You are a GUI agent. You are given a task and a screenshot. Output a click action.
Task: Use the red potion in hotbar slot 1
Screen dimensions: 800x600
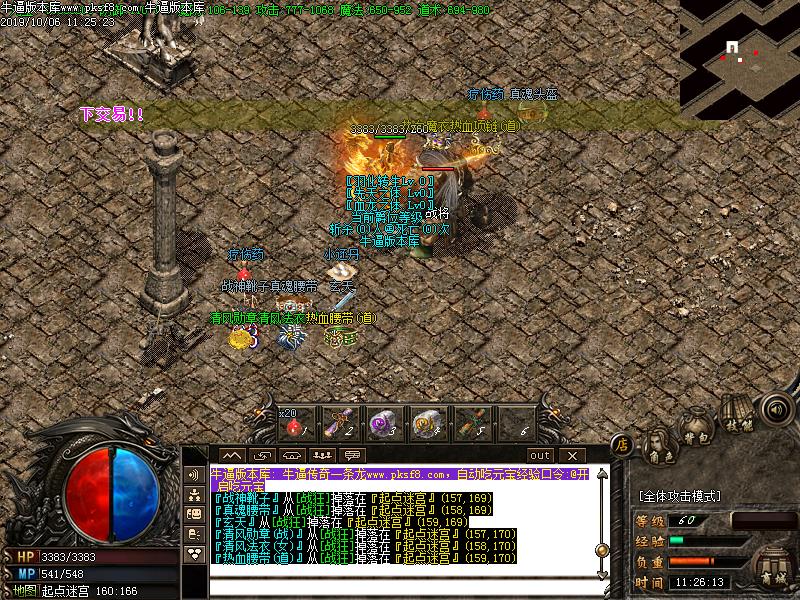tap(294, 425)
